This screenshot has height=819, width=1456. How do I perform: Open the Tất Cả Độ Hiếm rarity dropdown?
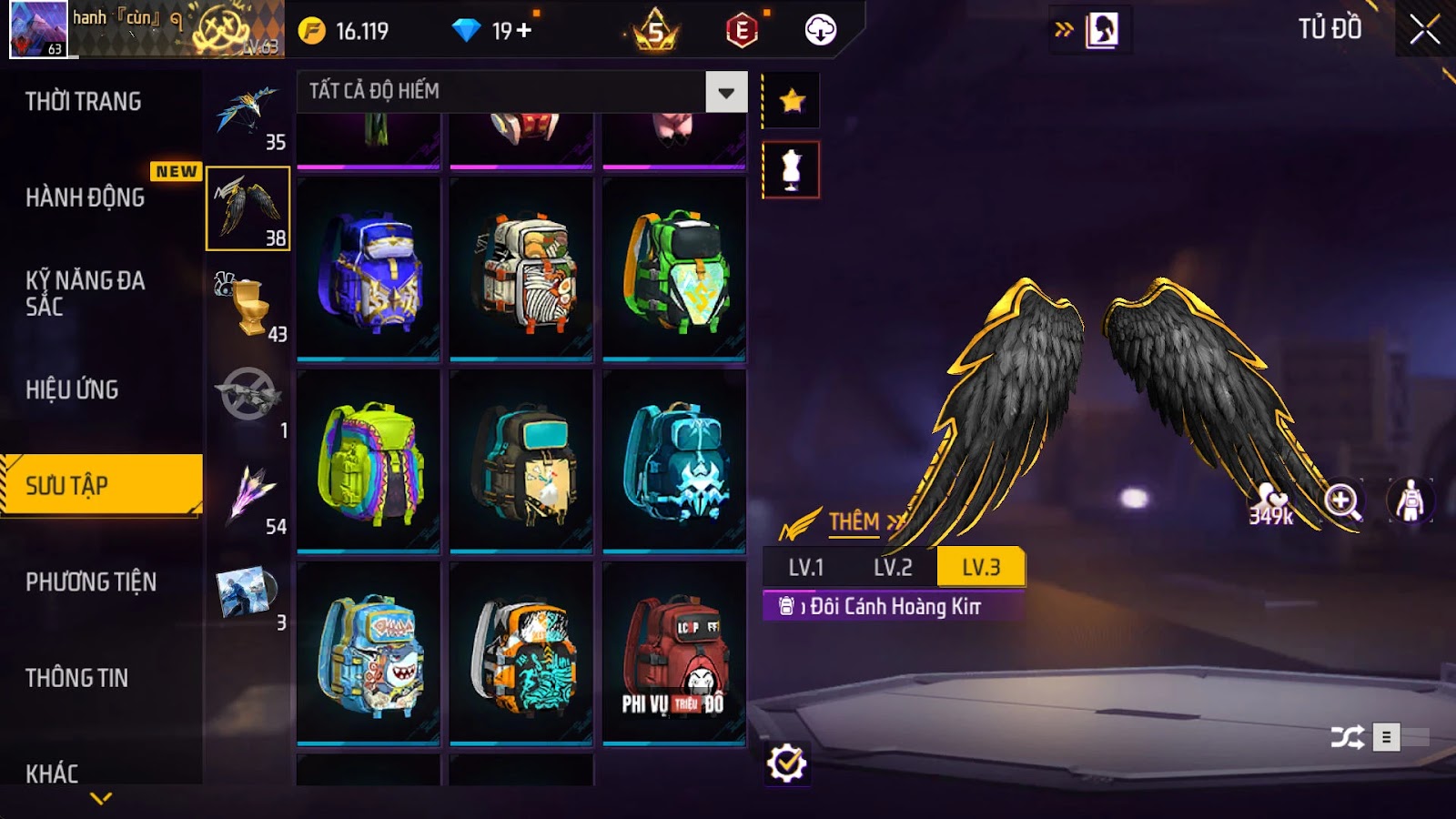click(725, 92)
